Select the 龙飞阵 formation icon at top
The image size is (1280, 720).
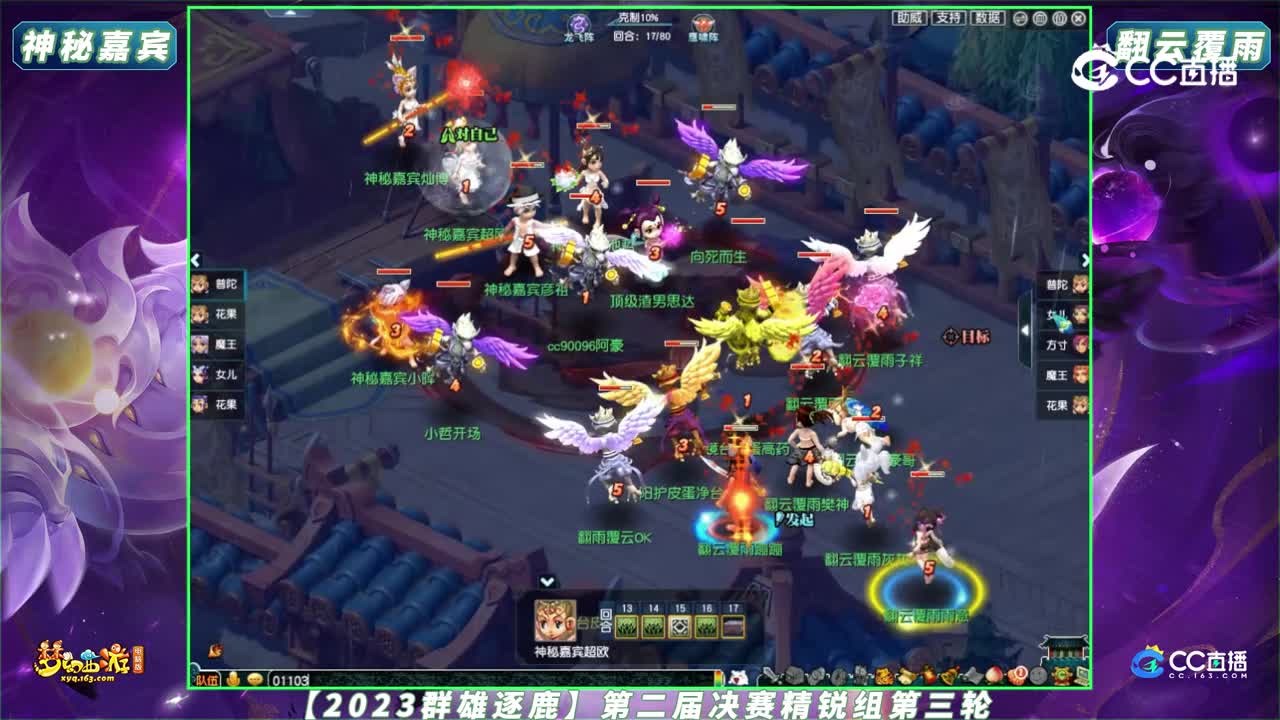pyautogui.click(x=577, y=22)
